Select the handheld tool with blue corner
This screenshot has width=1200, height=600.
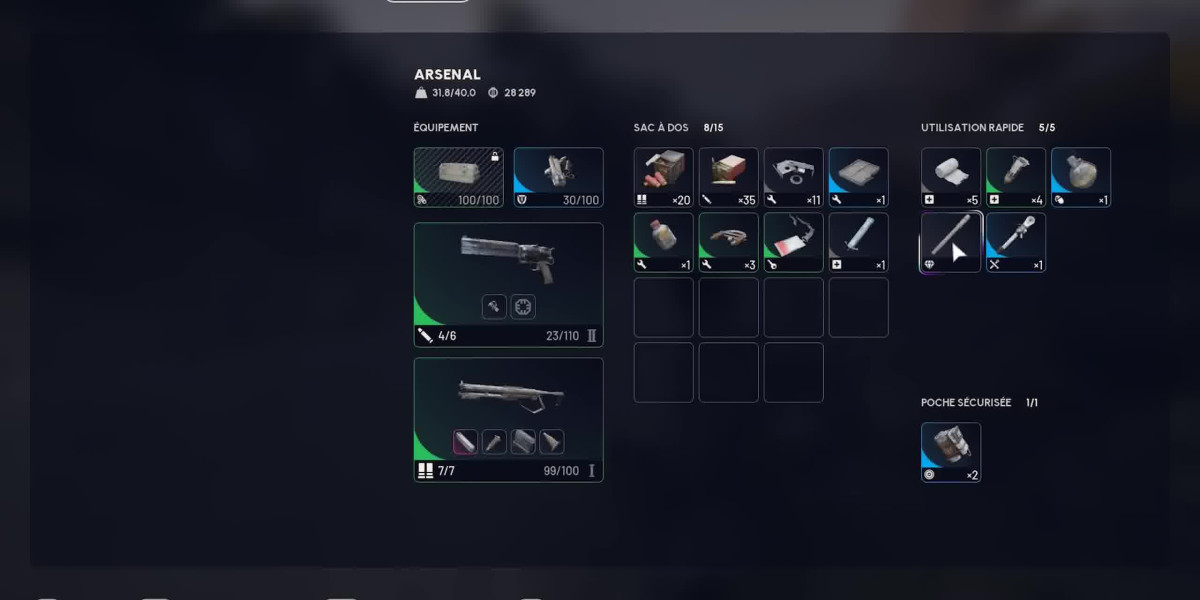(x=1015, y=242)
